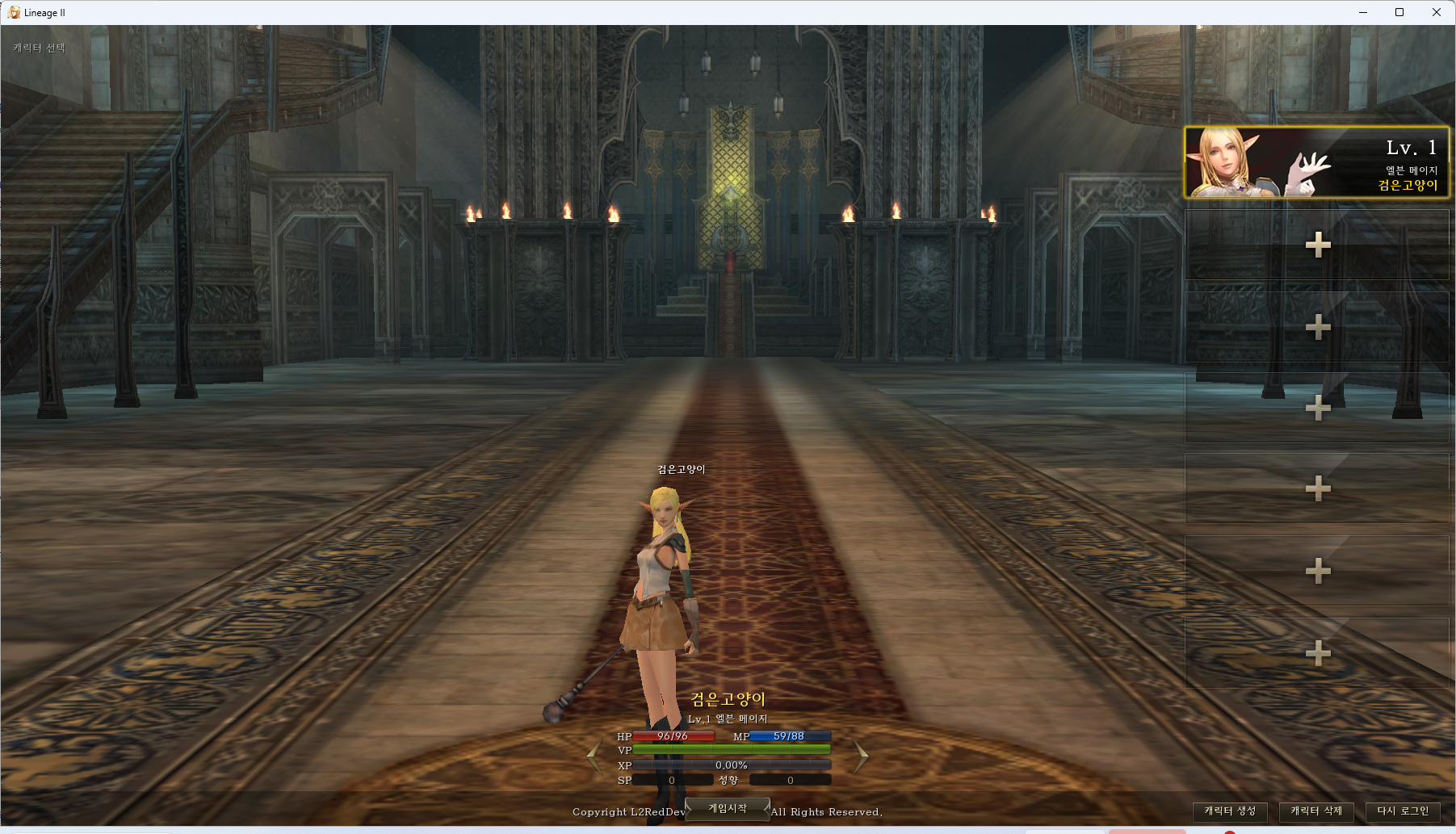Choose 캐릭터 삭제 to delete character
Viewport: 1456px width, 834px height.
pyautogui.click(x=1316, y=811)
